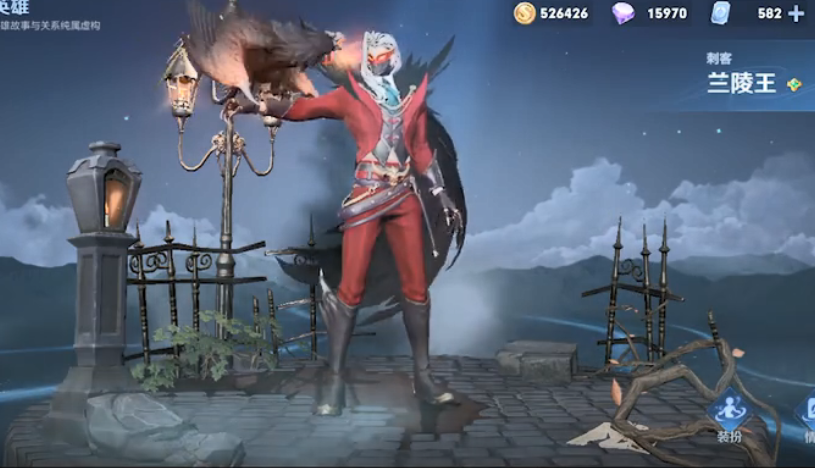Viewport: 815px width, 468px height.
Task: Click the green gem beside 兰陵王
Action: coord(794,85)
